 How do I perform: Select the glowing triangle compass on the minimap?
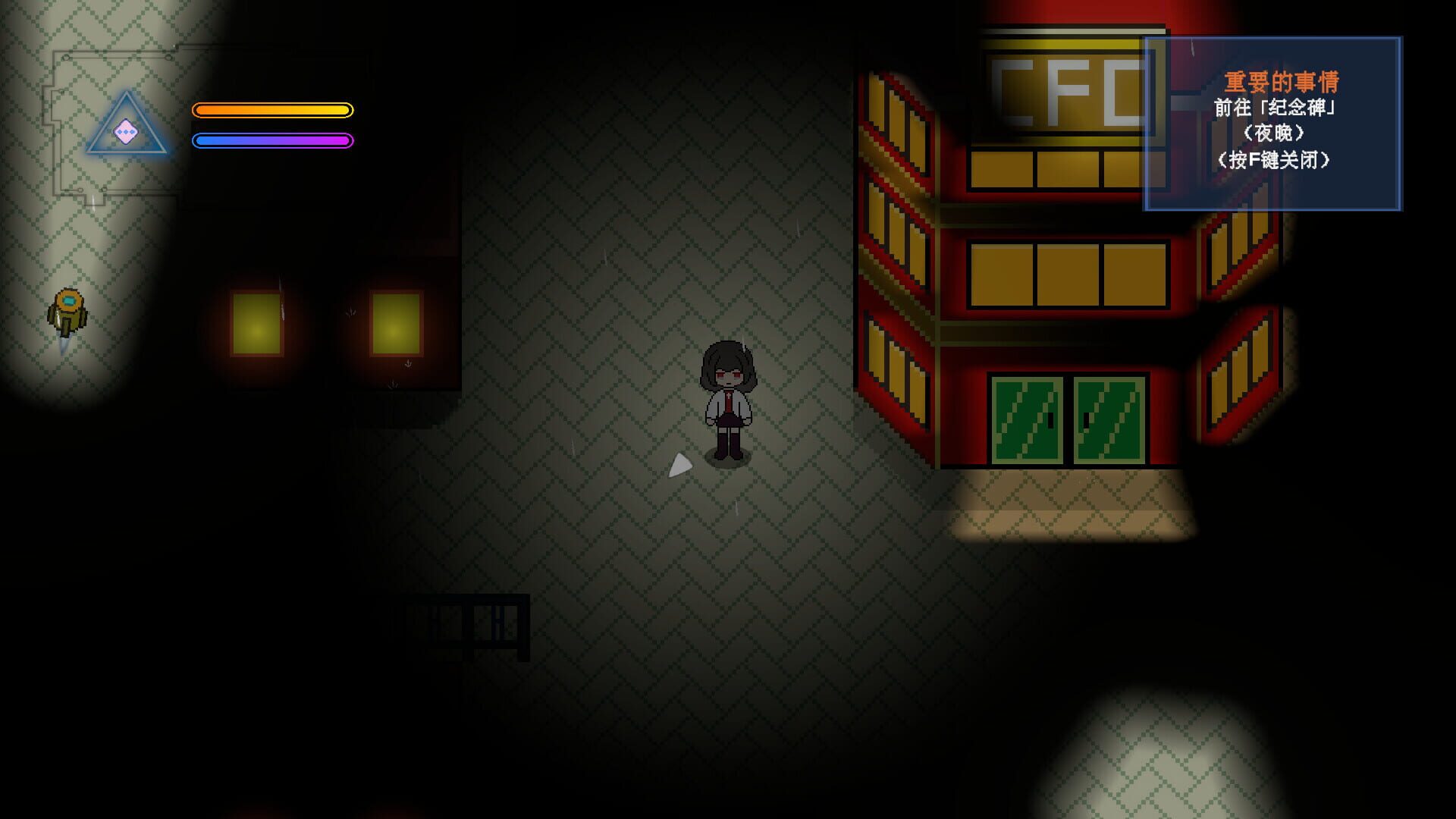tap(127, 121)
